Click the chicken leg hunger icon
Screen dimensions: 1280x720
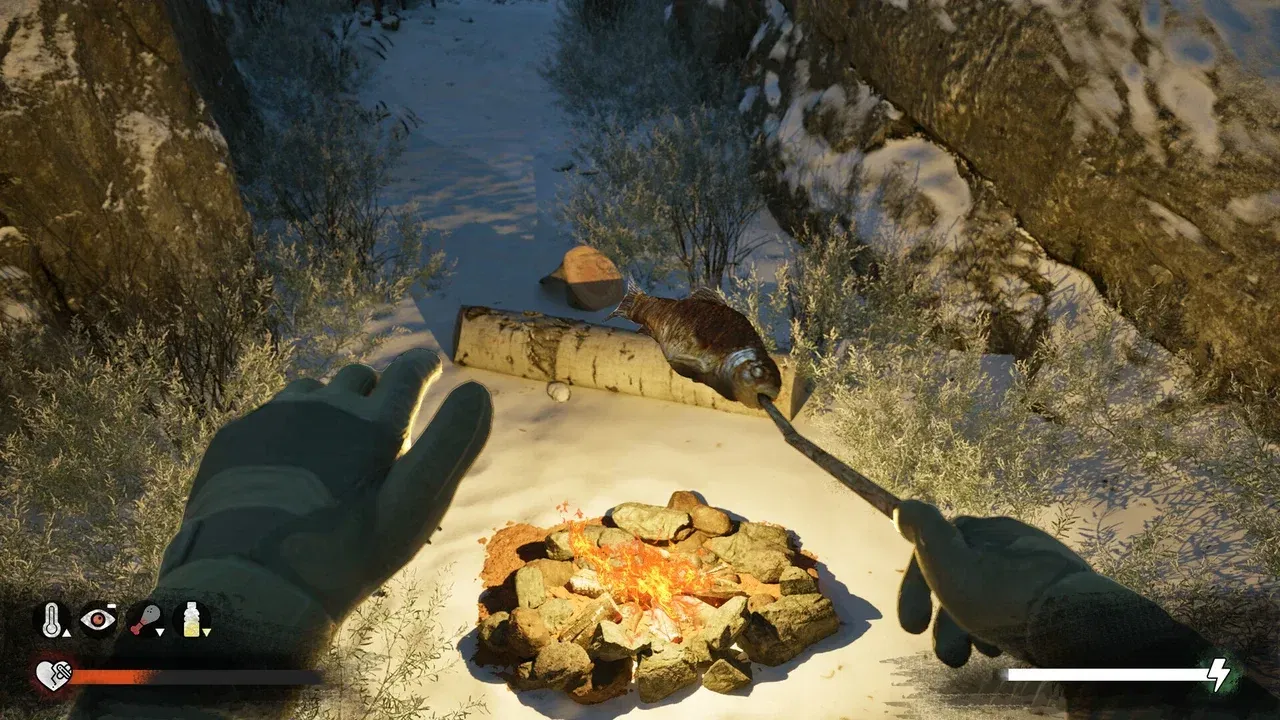click(148, 619)
